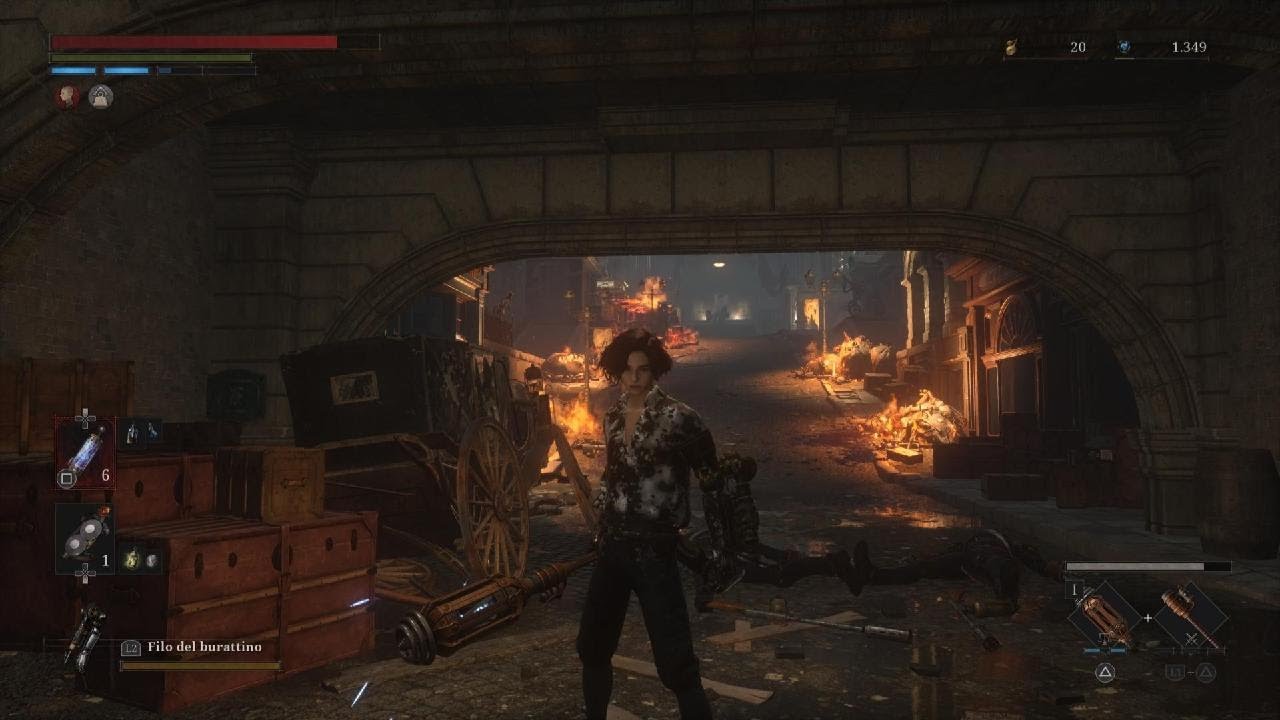
Task: Select the grinder item slot below the Pulse Cell
Action: 84,539
